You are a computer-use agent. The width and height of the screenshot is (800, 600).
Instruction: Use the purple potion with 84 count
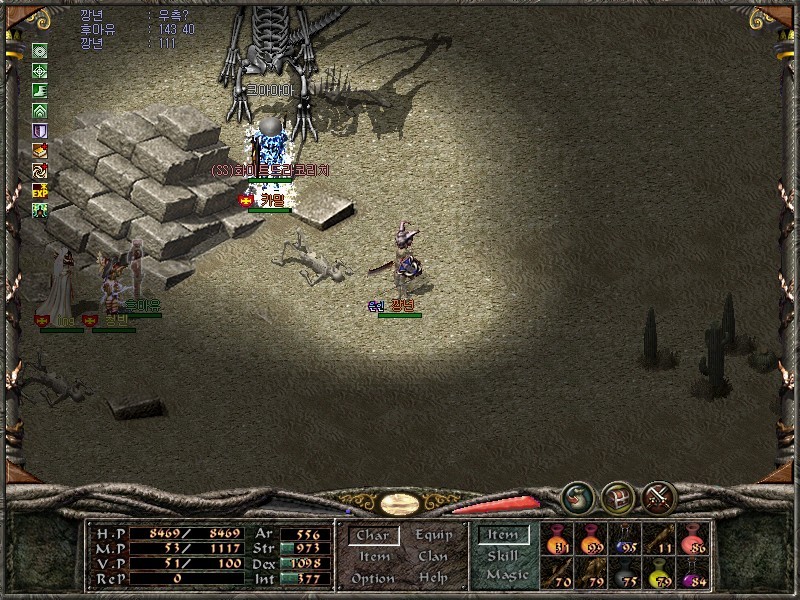point(692,574)
